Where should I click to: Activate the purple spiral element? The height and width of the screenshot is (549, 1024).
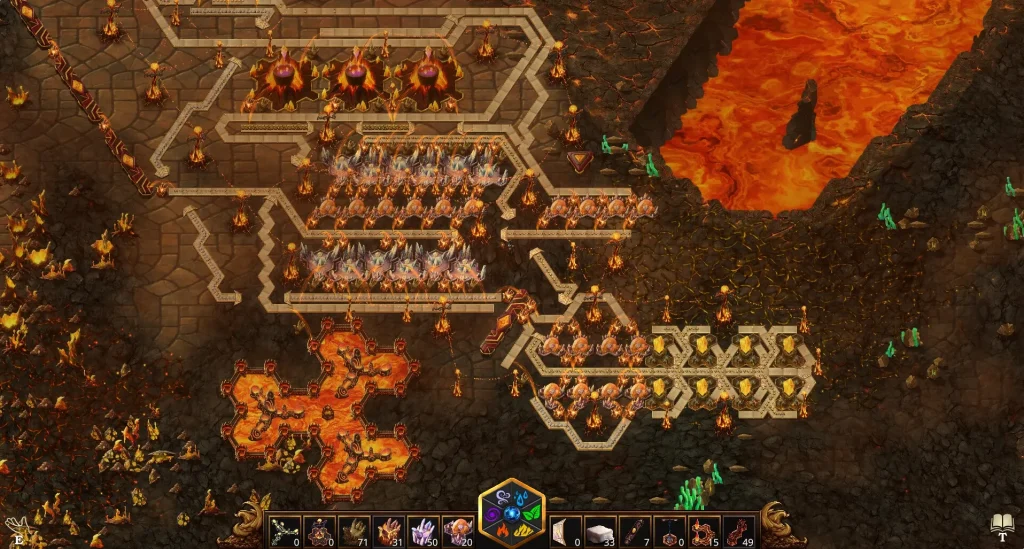click(492, 514)
